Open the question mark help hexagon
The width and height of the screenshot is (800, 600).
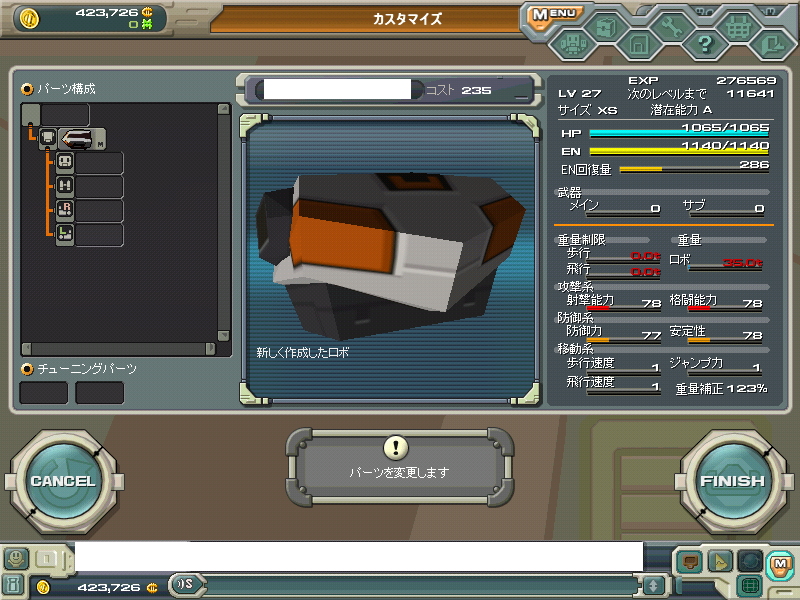point(704,43)
